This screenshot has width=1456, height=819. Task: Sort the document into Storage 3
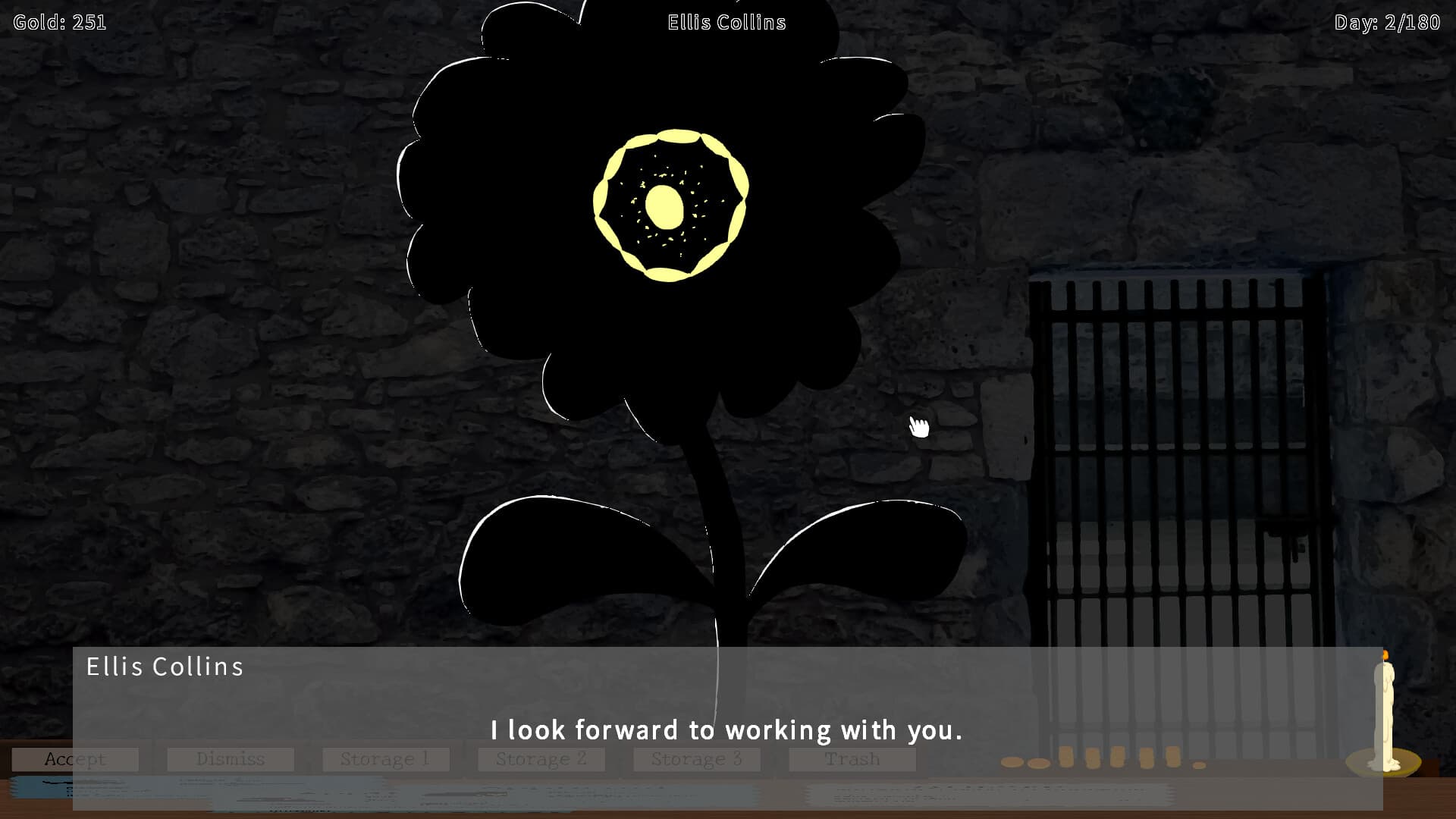pos(696,758)
